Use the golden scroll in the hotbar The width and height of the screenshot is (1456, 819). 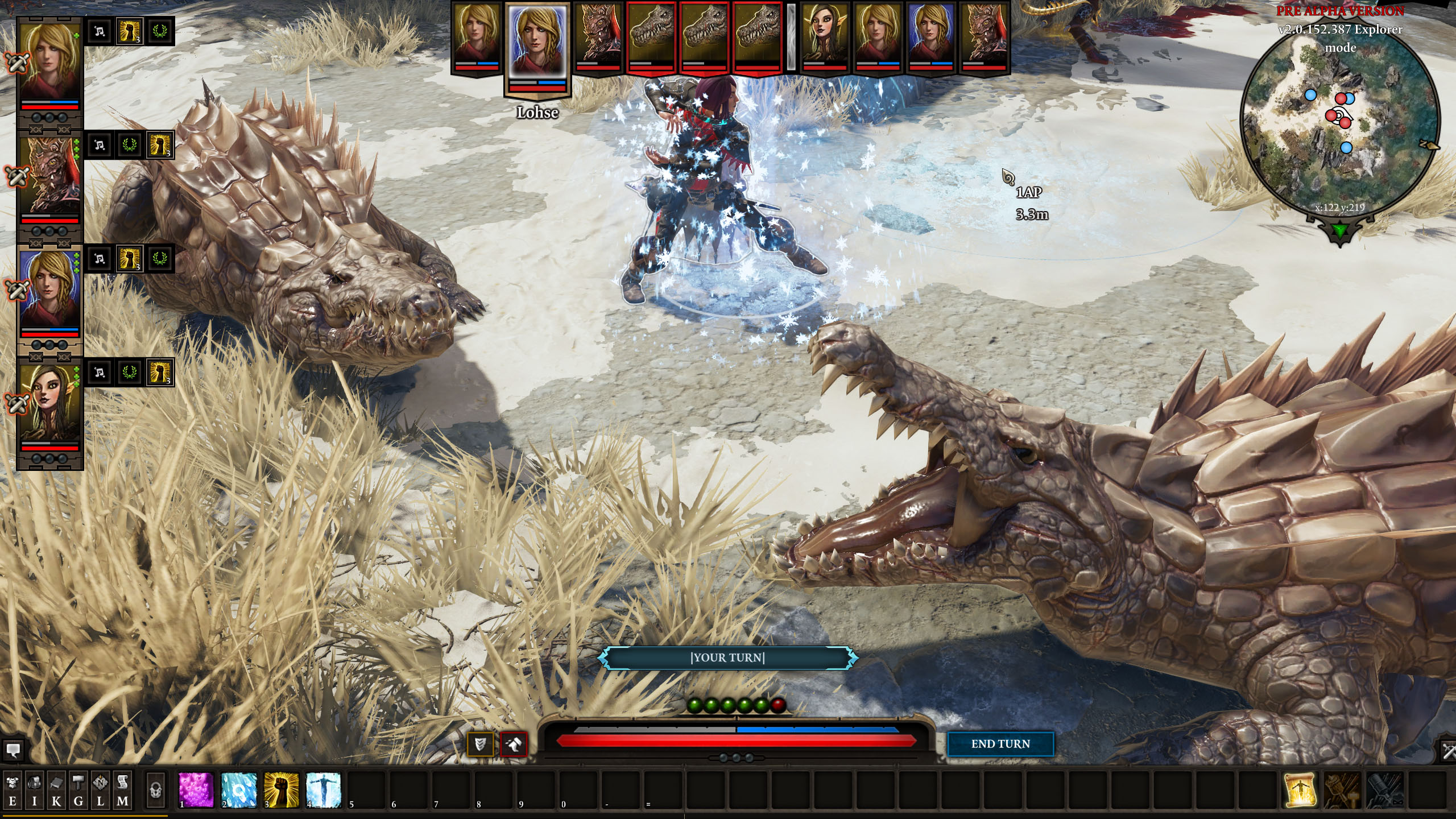pos(1300,789)
